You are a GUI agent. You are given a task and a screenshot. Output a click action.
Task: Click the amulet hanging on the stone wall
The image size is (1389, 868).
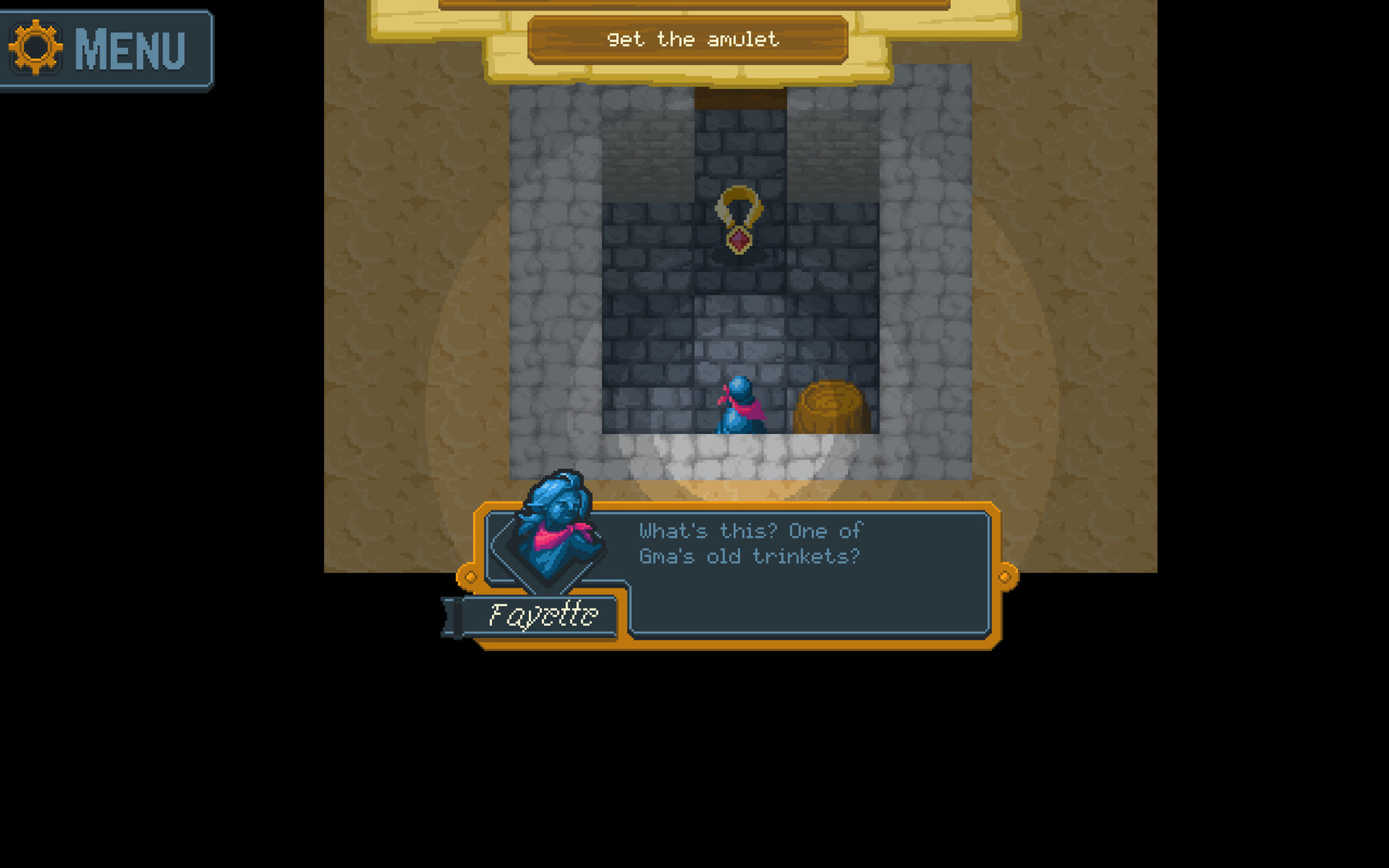coord(737,217)
